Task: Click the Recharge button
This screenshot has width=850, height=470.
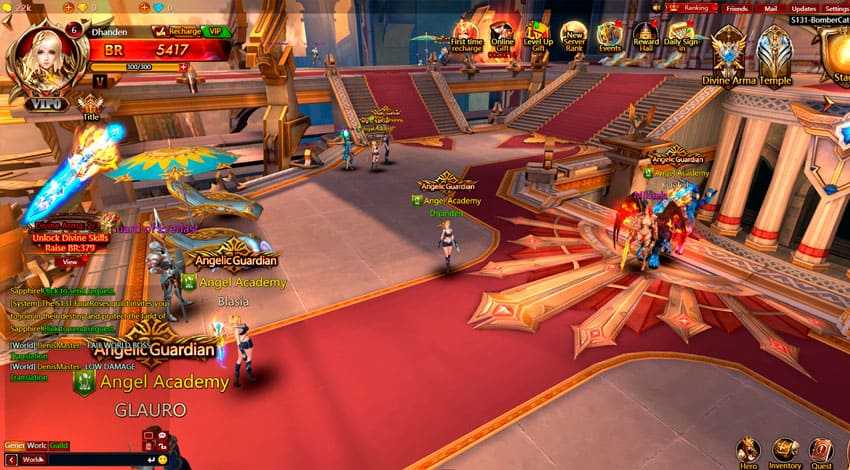Action: 184,31
